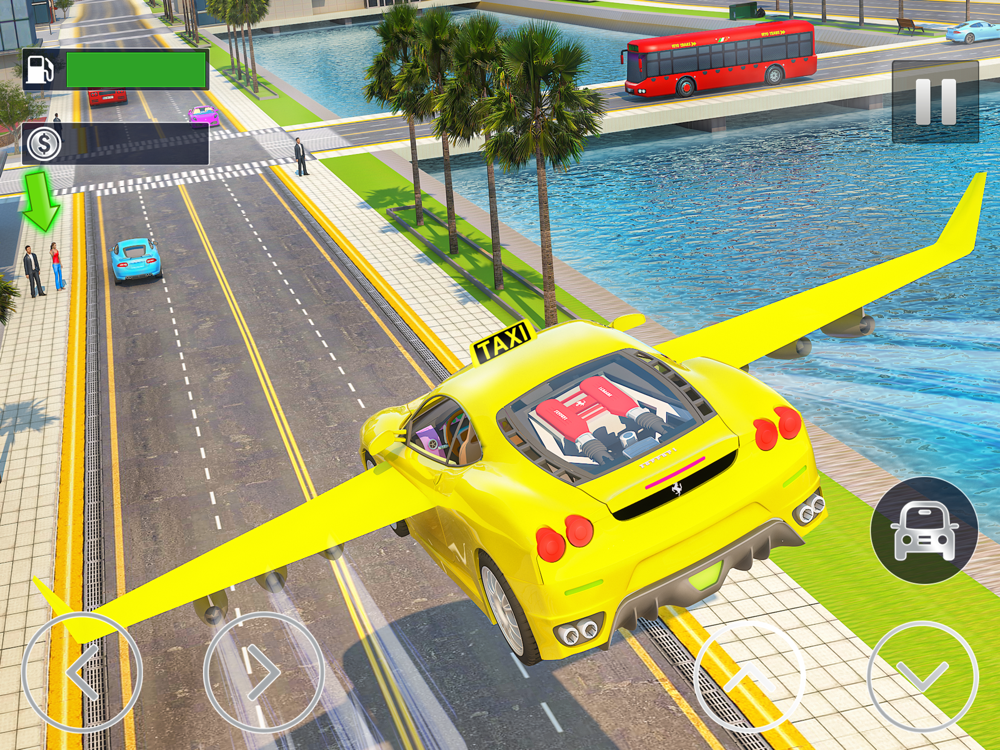Tap the up arrow control button

(749, 677)
